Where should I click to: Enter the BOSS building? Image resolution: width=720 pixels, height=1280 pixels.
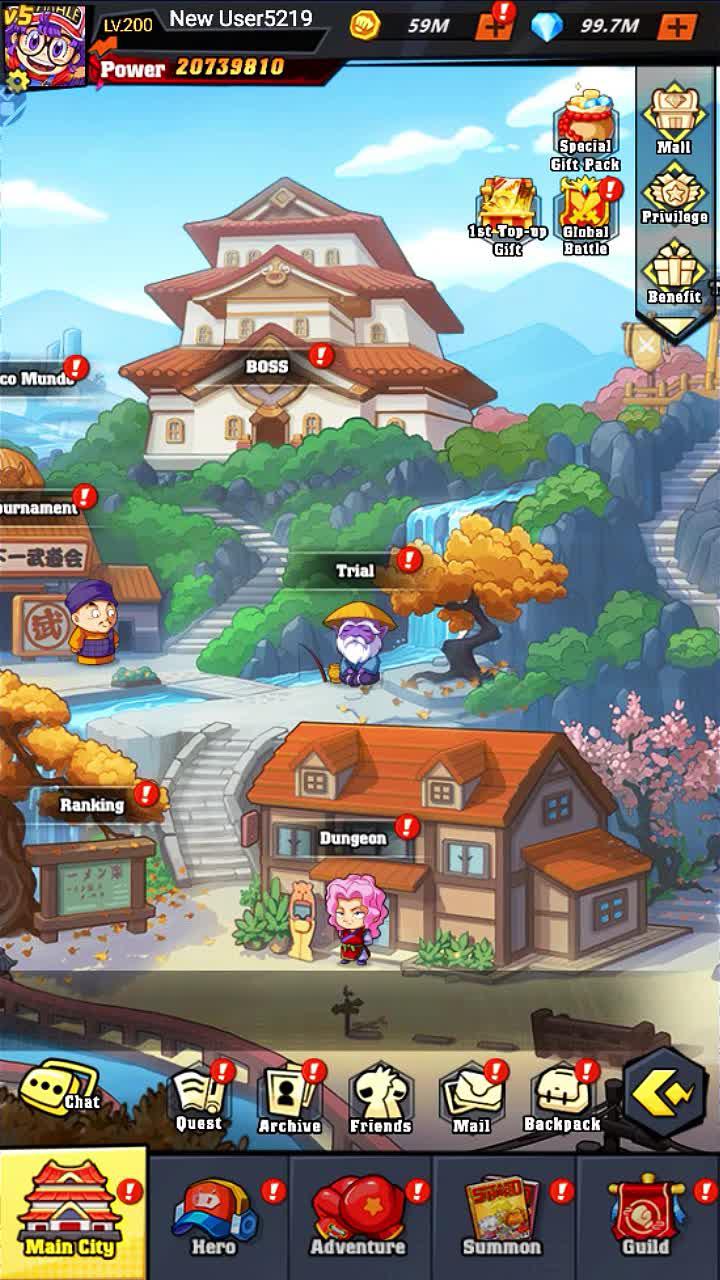click(267, 366)
